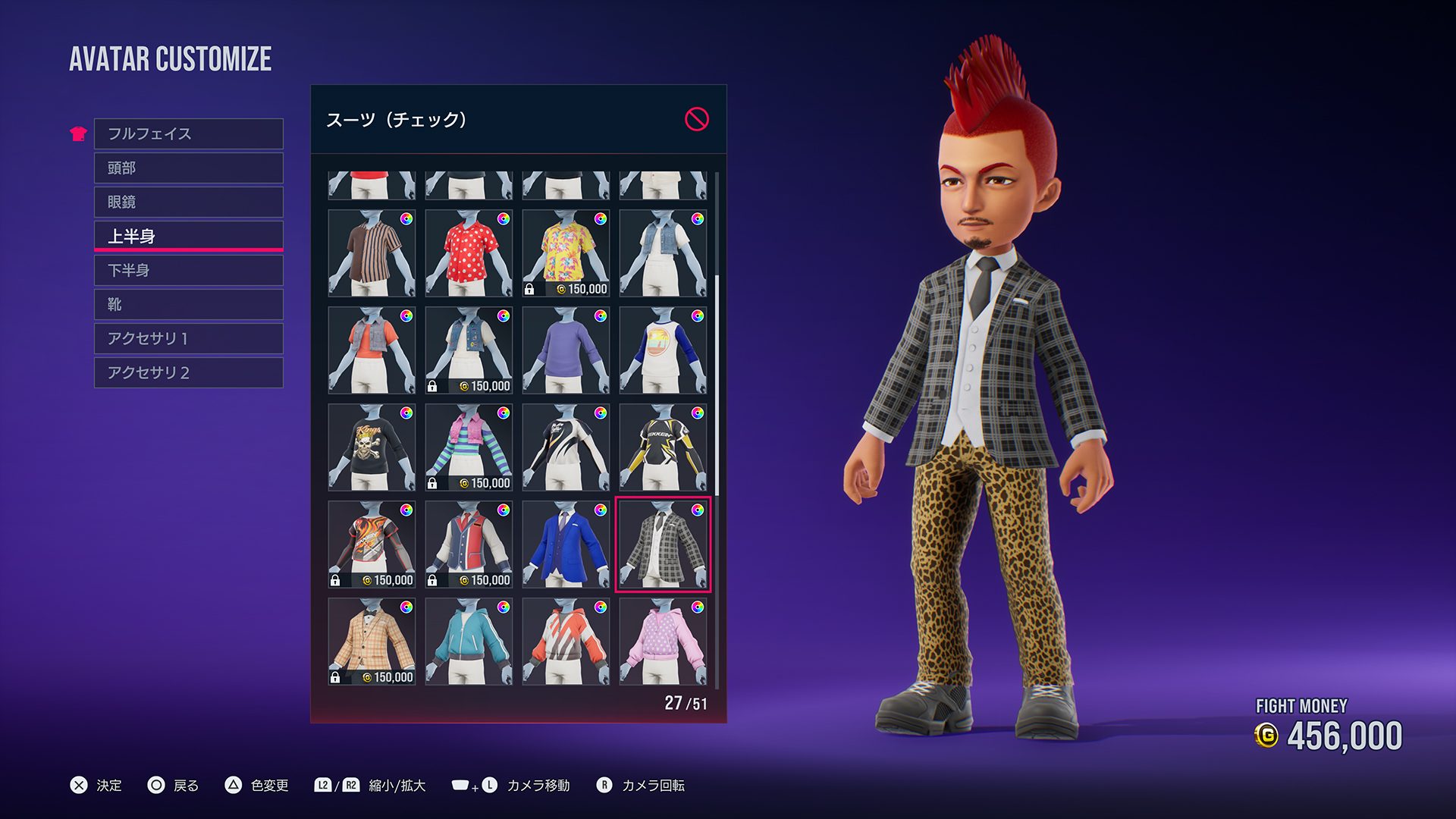Select the gray checkered suit thumbnail
Image resolution: width=1456 pixels, height=819 pixels.
662,544
